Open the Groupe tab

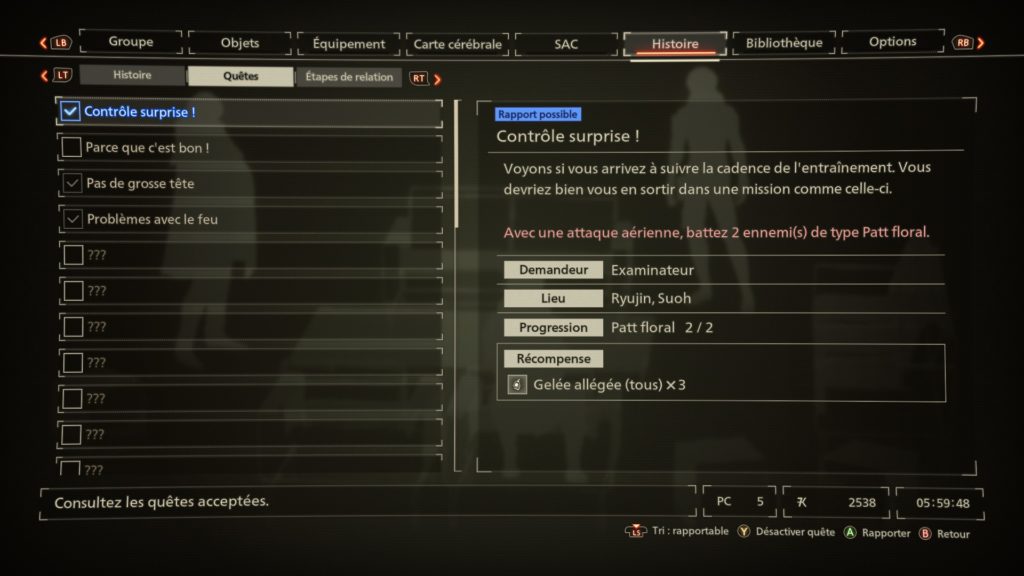coord(131,43)
